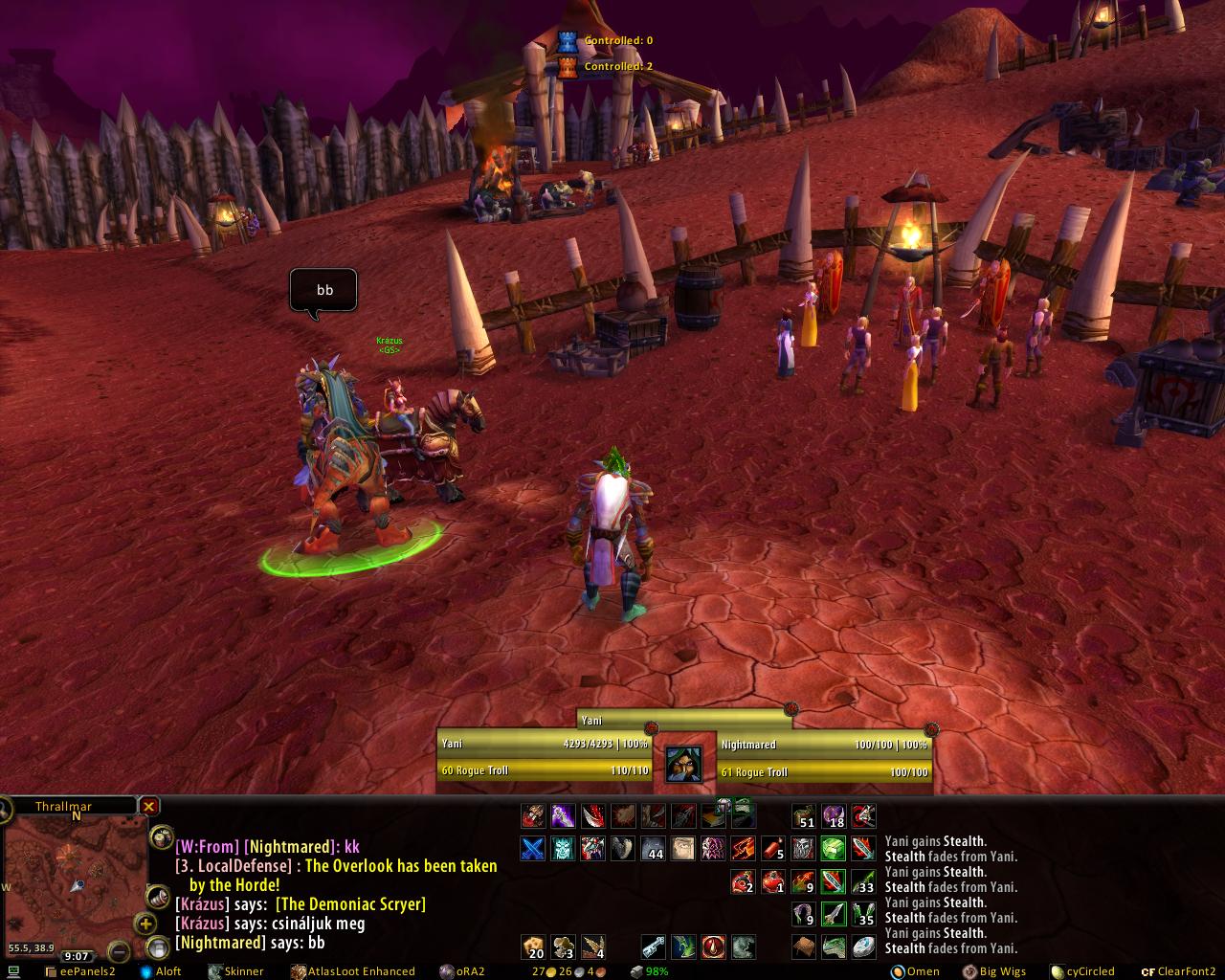This screenshot has width=1225, height=980.
Task: Open The Demoniac Scryer quest link in chat
Action: tap(350, 904)
